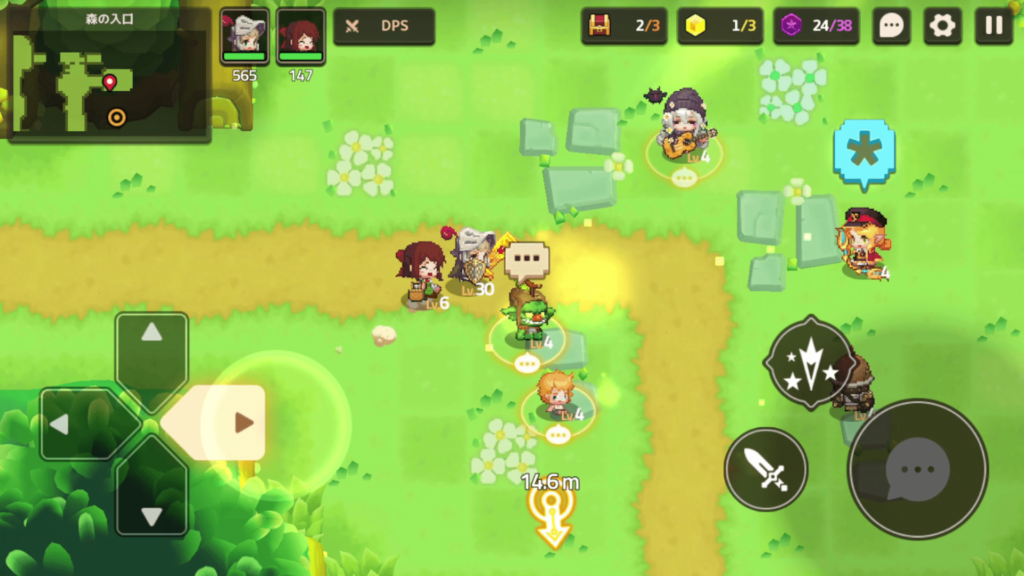Pause the game
Viewport: 1024px width, 576px height.
coord(993,27)
